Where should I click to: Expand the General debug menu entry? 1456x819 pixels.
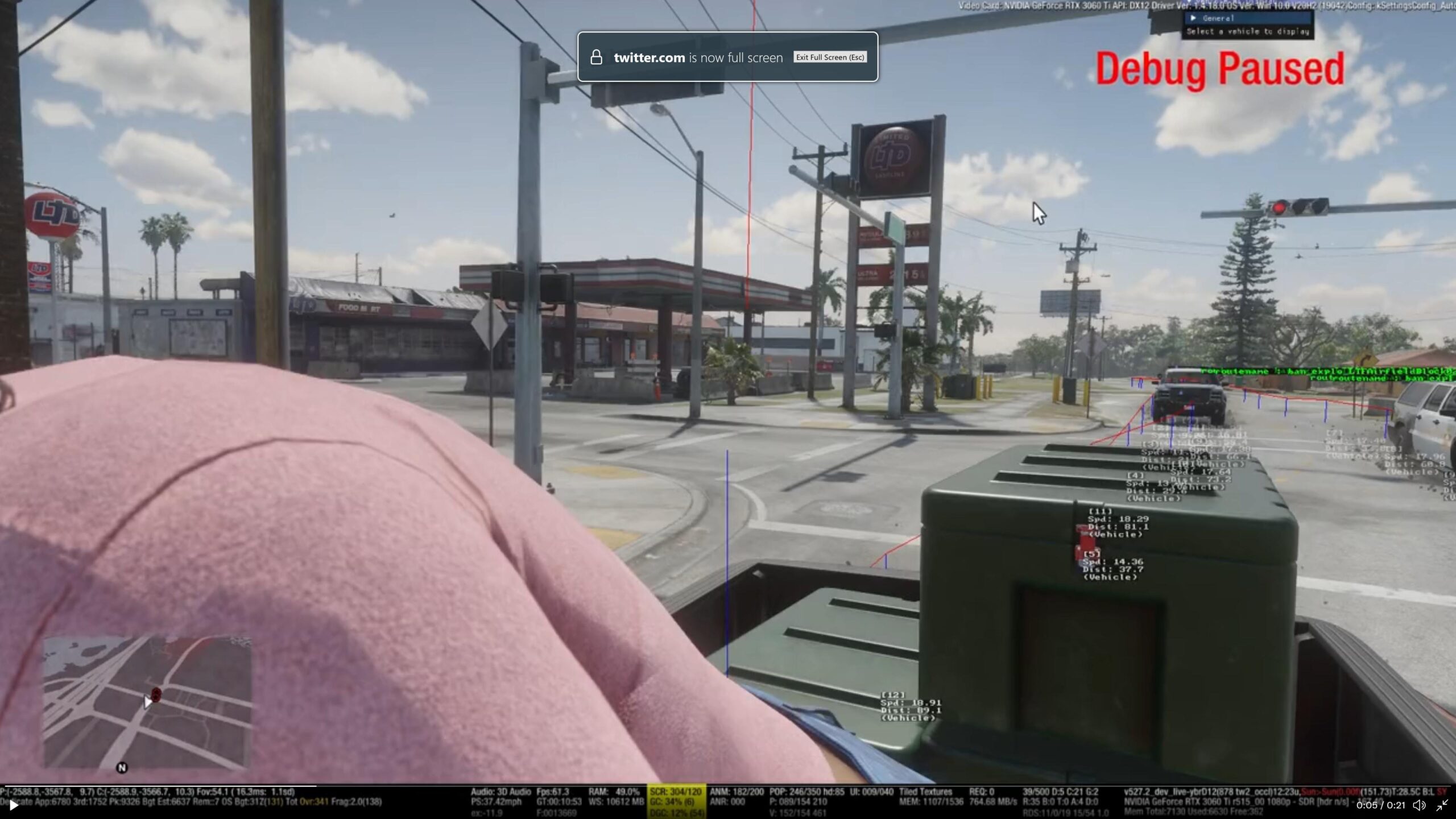coord(1218,18)
